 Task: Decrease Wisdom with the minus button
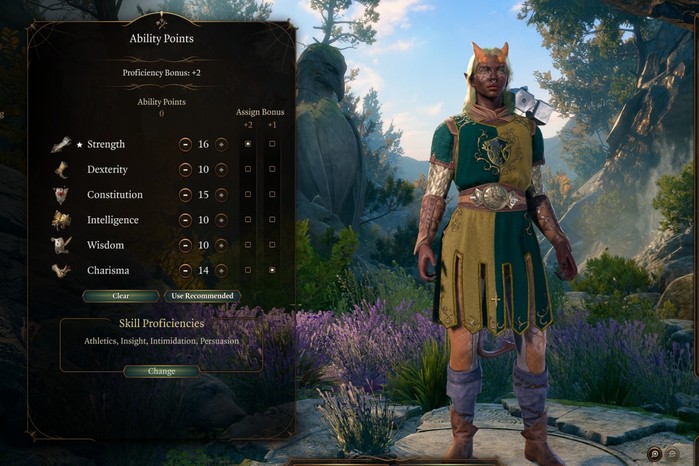[x=185, y=245]
